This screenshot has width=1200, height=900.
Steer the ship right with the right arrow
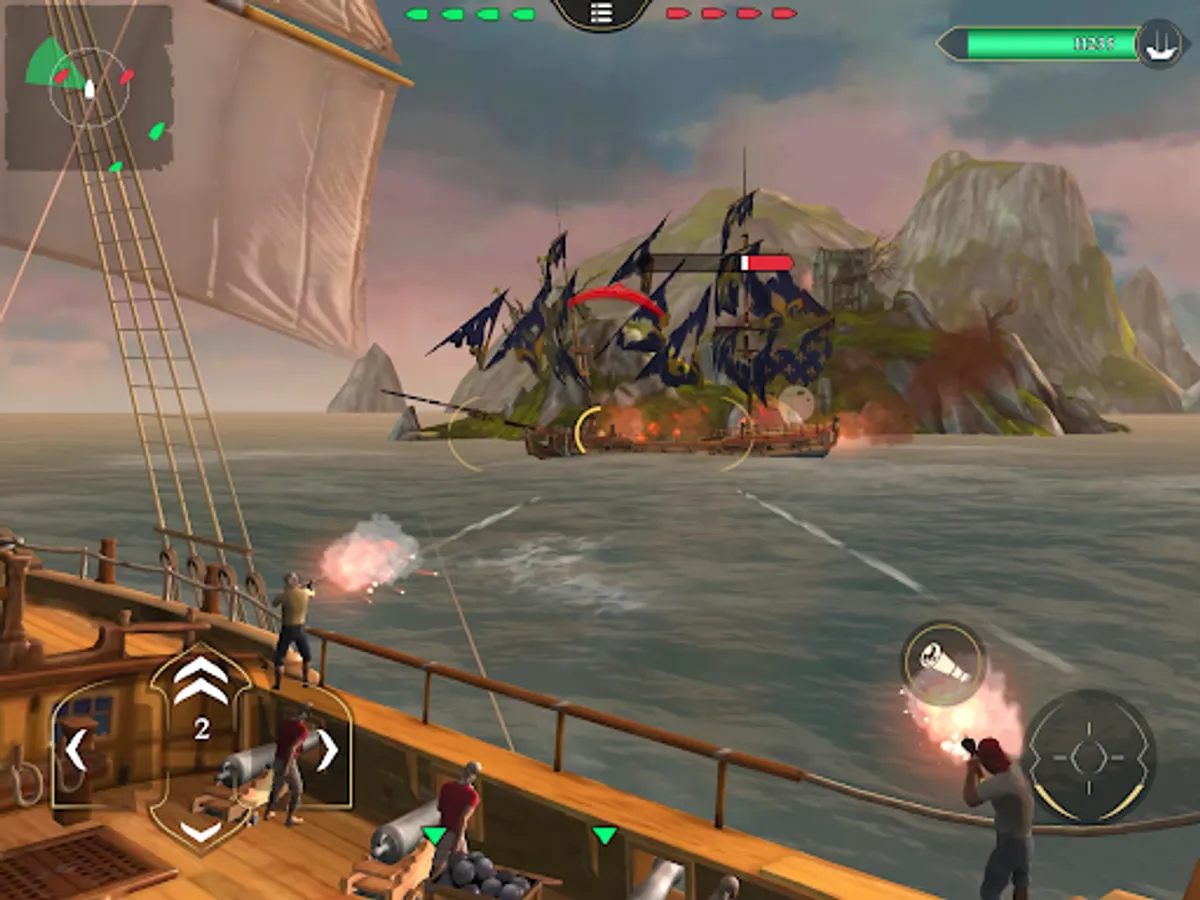(327, 750)
